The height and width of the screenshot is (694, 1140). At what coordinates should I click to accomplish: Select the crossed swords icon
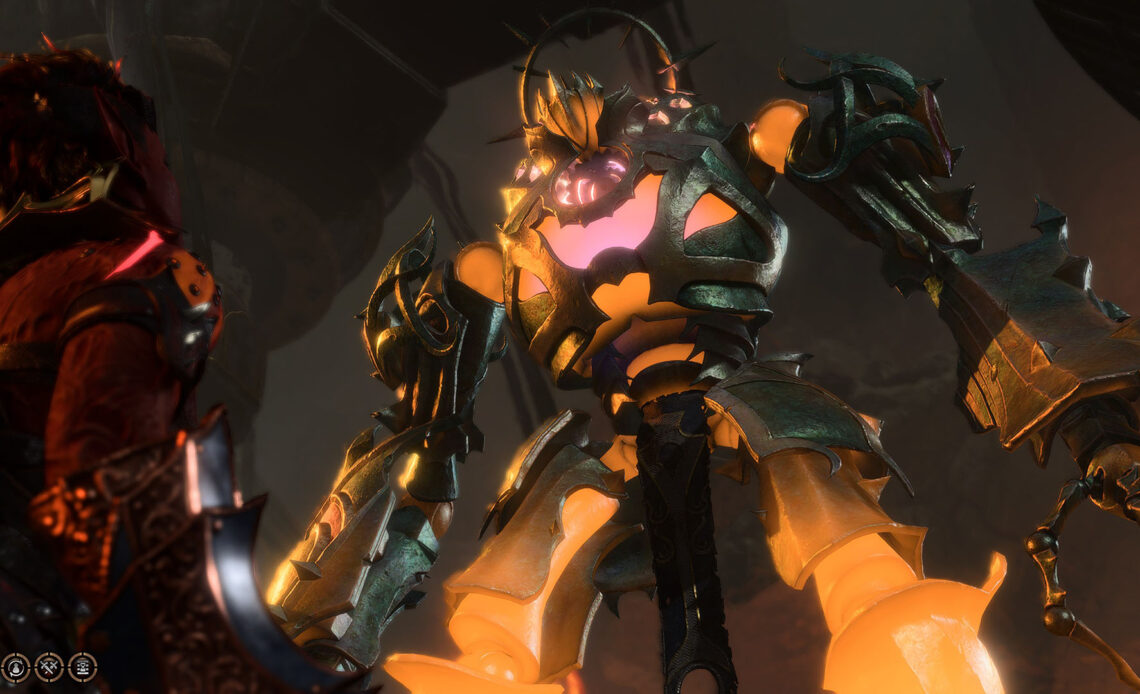(x=49, y=667)
